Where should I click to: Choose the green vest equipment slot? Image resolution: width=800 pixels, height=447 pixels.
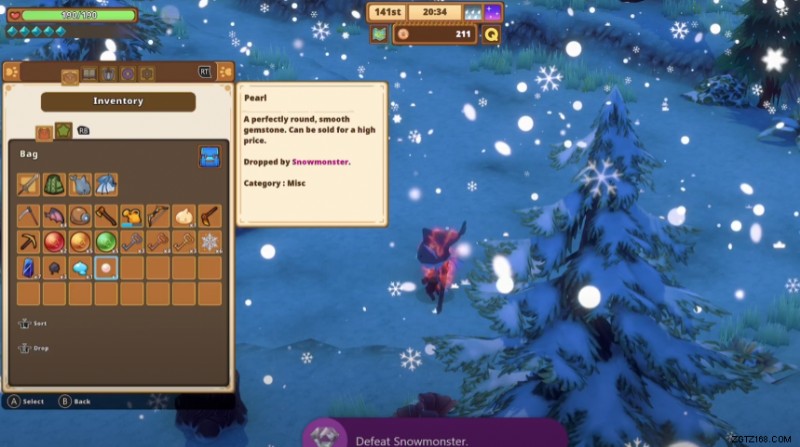point(54,185)
